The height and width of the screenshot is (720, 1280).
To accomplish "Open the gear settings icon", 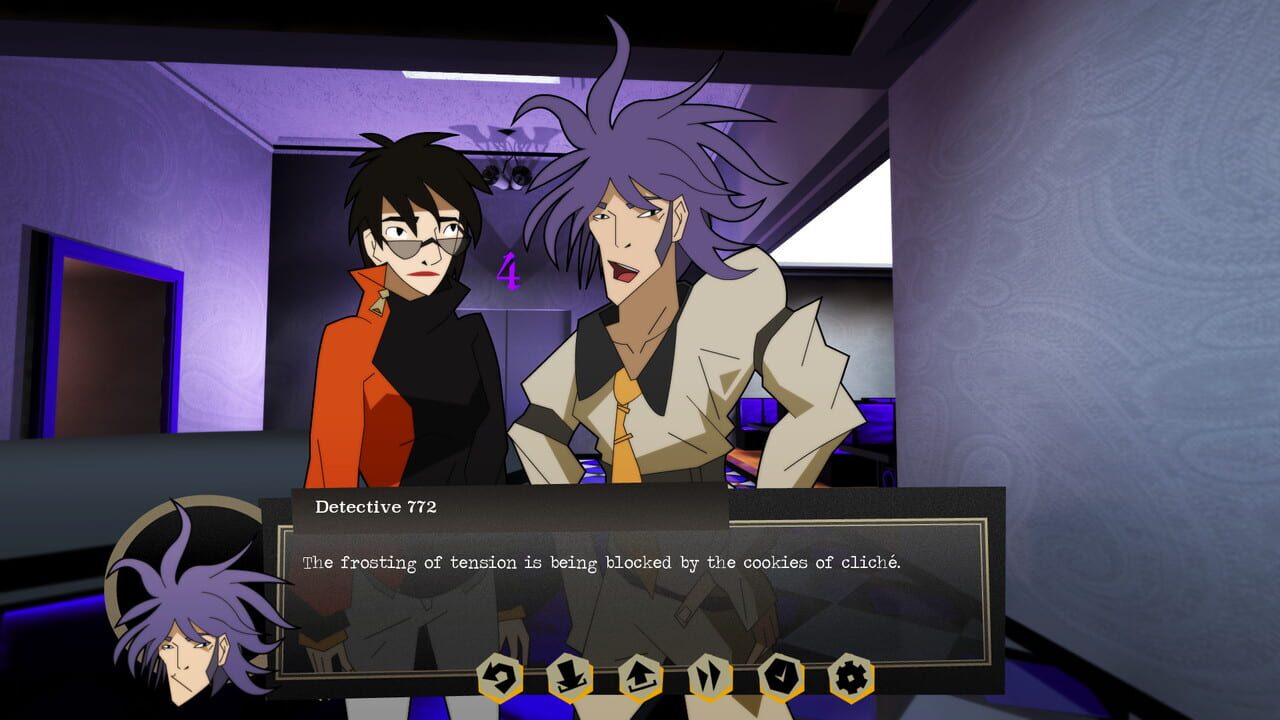I will coord(851,679).
